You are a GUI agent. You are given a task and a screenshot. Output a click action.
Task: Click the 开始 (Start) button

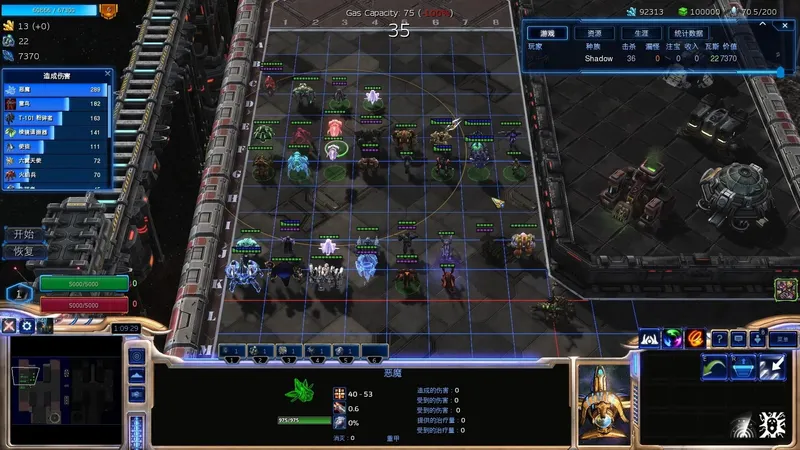(x=24, y=234)
